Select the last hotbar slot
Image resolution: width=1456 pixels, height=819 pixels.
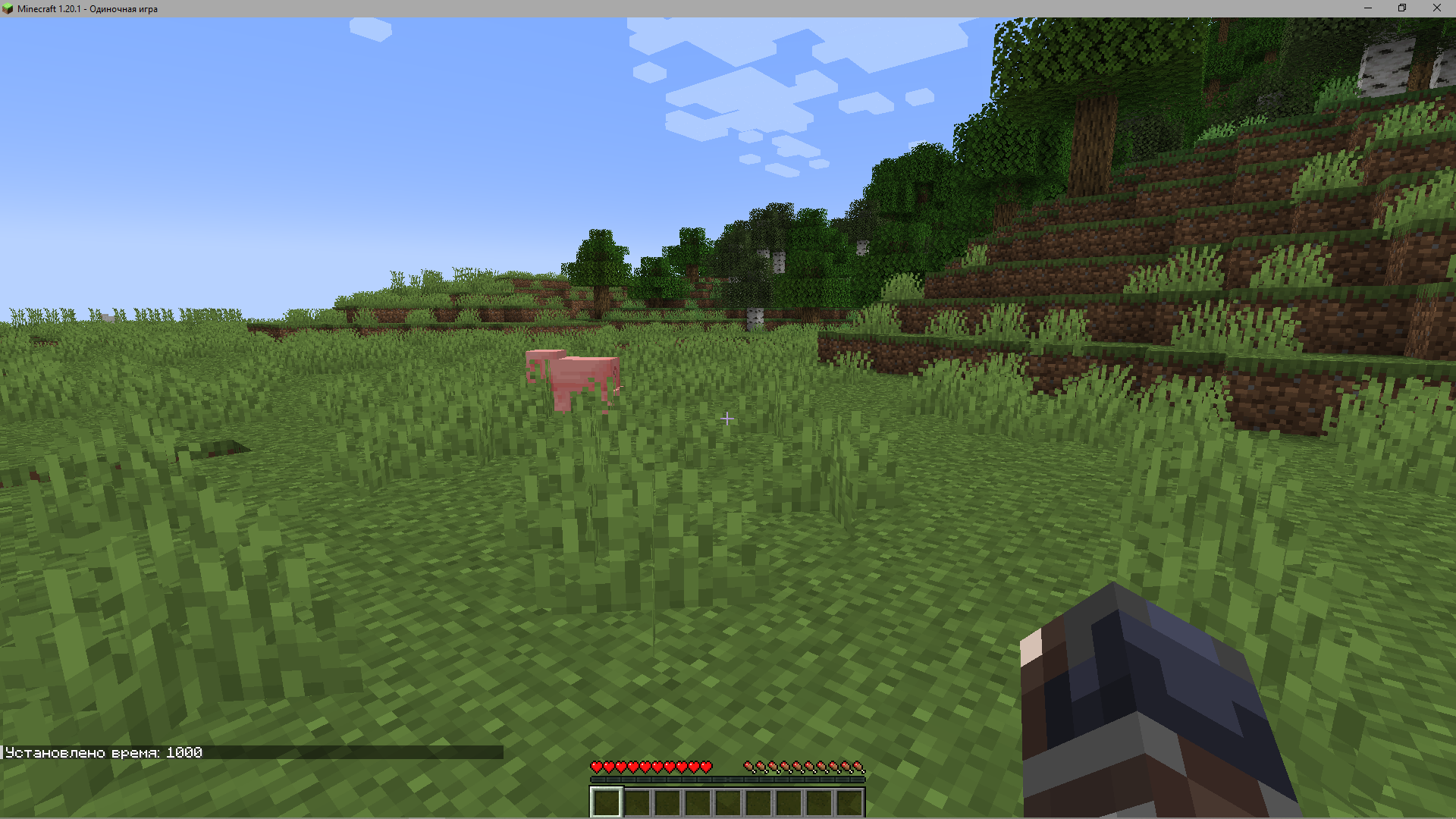tap(849, 802)
